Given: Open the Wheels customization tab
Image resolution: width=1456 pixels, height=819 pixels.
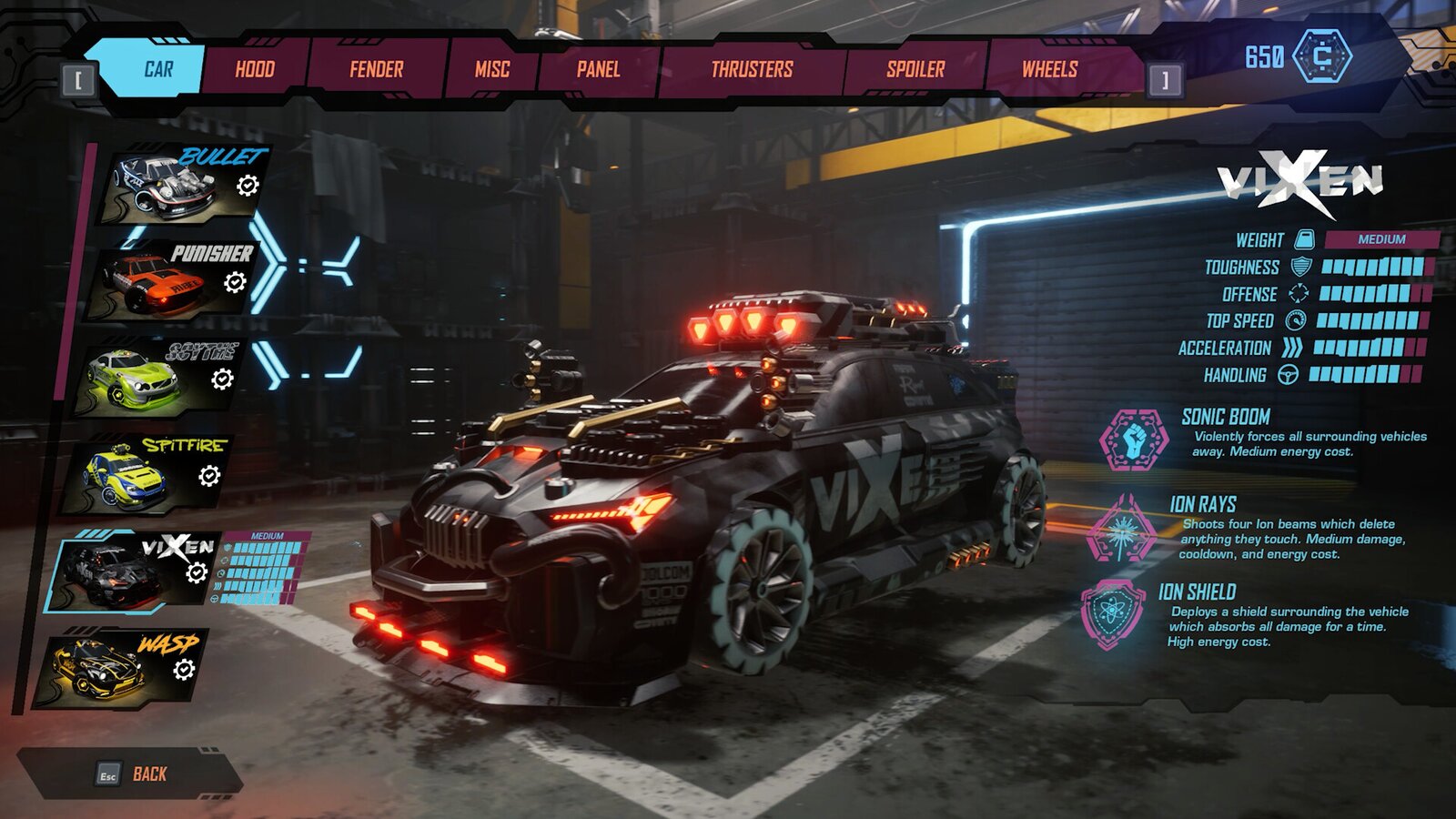Looking at the screenshot, I should tap(1047, 67).
